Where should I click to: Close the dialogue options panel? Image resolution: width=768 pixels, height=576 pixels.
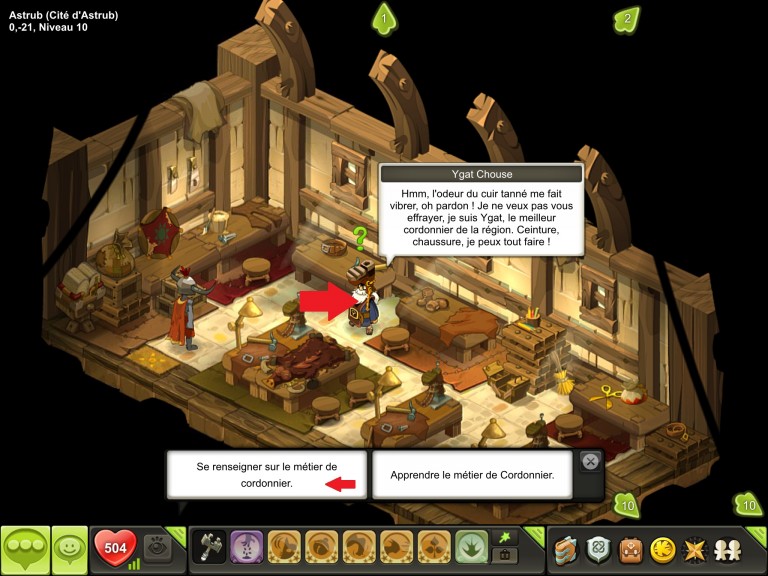point(590,461)
